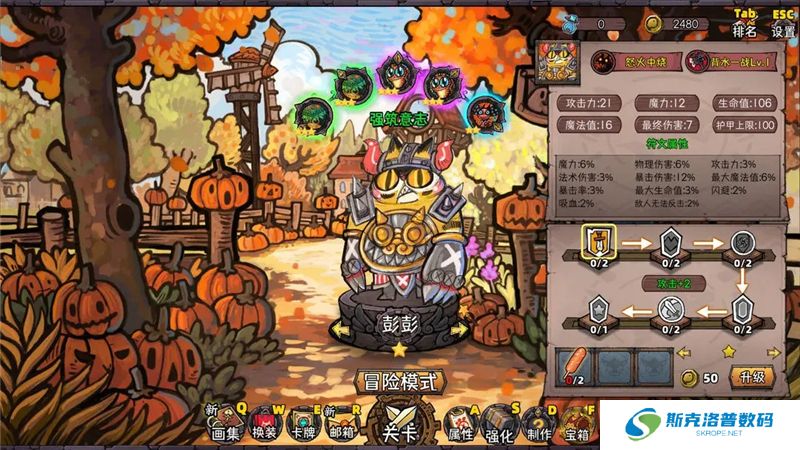Open the 制作 crafting menu
Screen dimensions: 800x450
pyautogui.click(x=537, y=426)
